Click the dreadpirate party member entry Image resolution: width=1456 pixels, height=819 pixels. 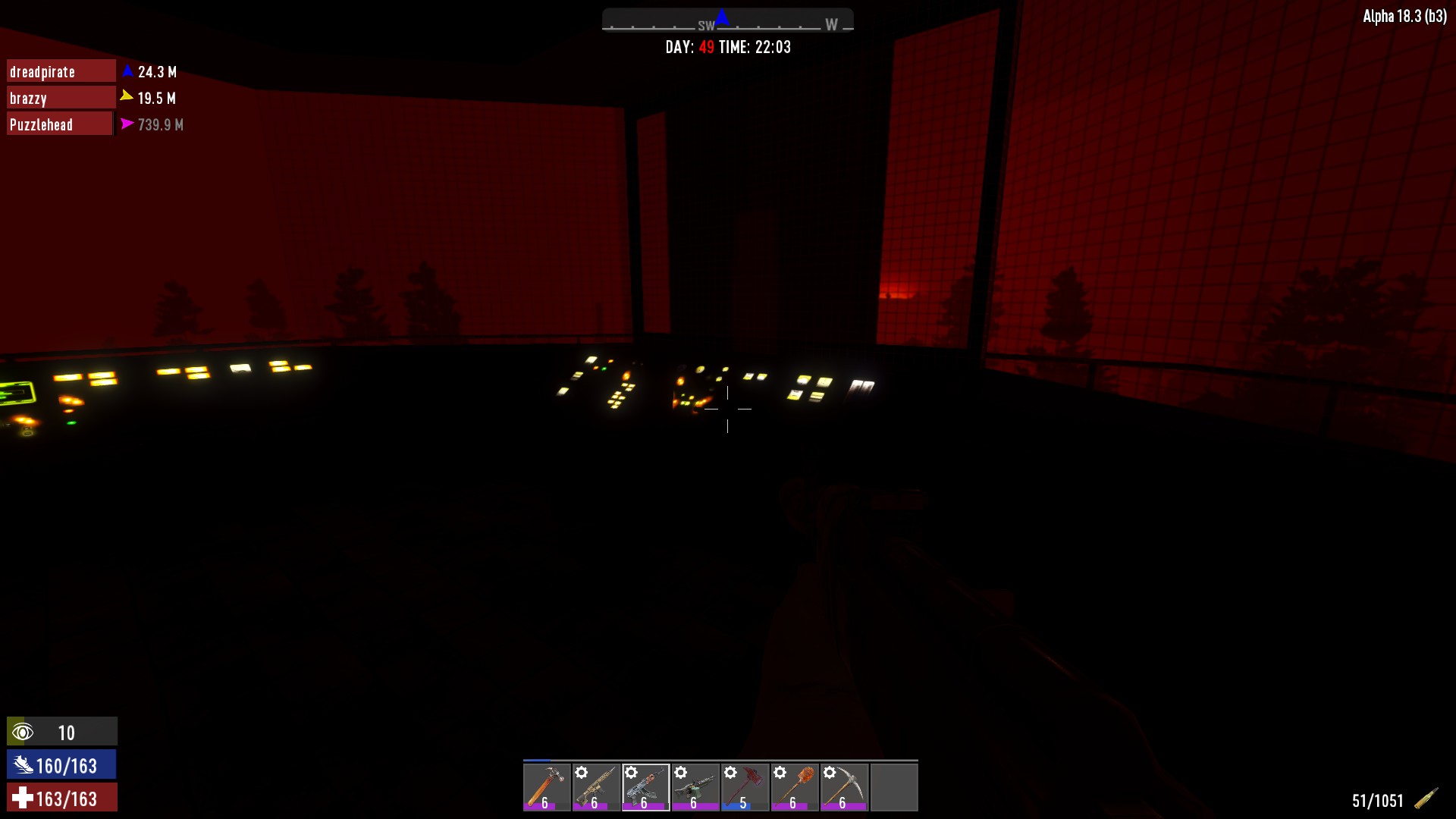pos(61,71)
